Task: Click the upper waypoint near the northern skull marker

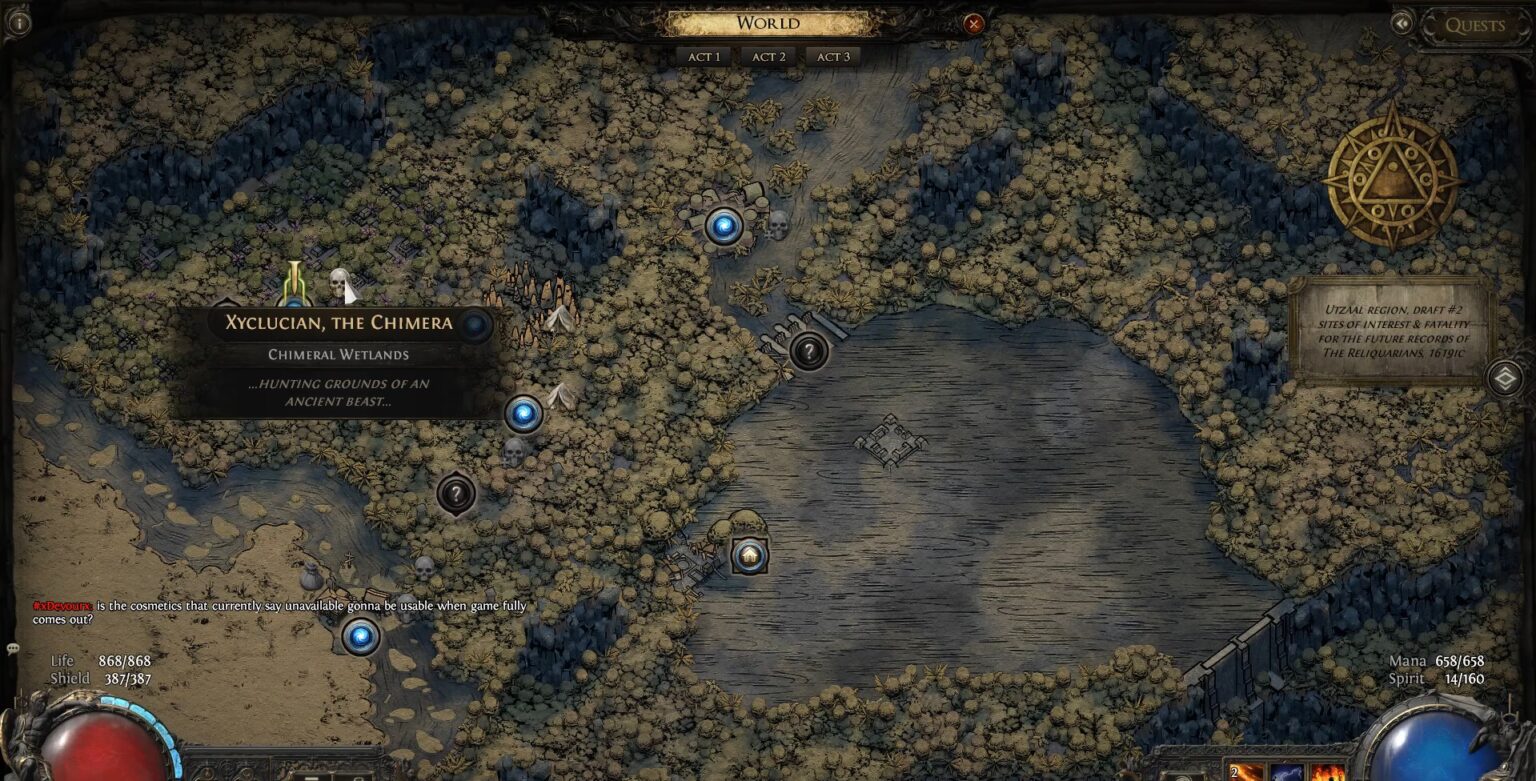Action: [x=722, y=226]
